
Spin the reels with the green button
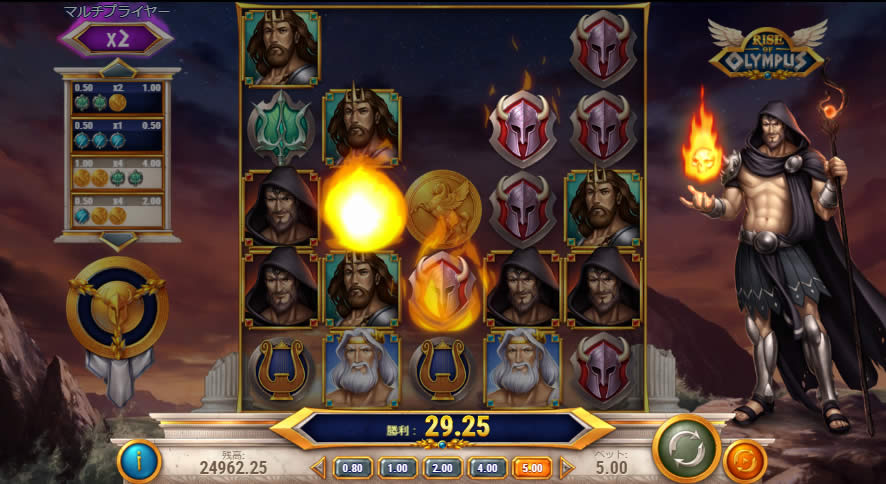pos(686,448)
